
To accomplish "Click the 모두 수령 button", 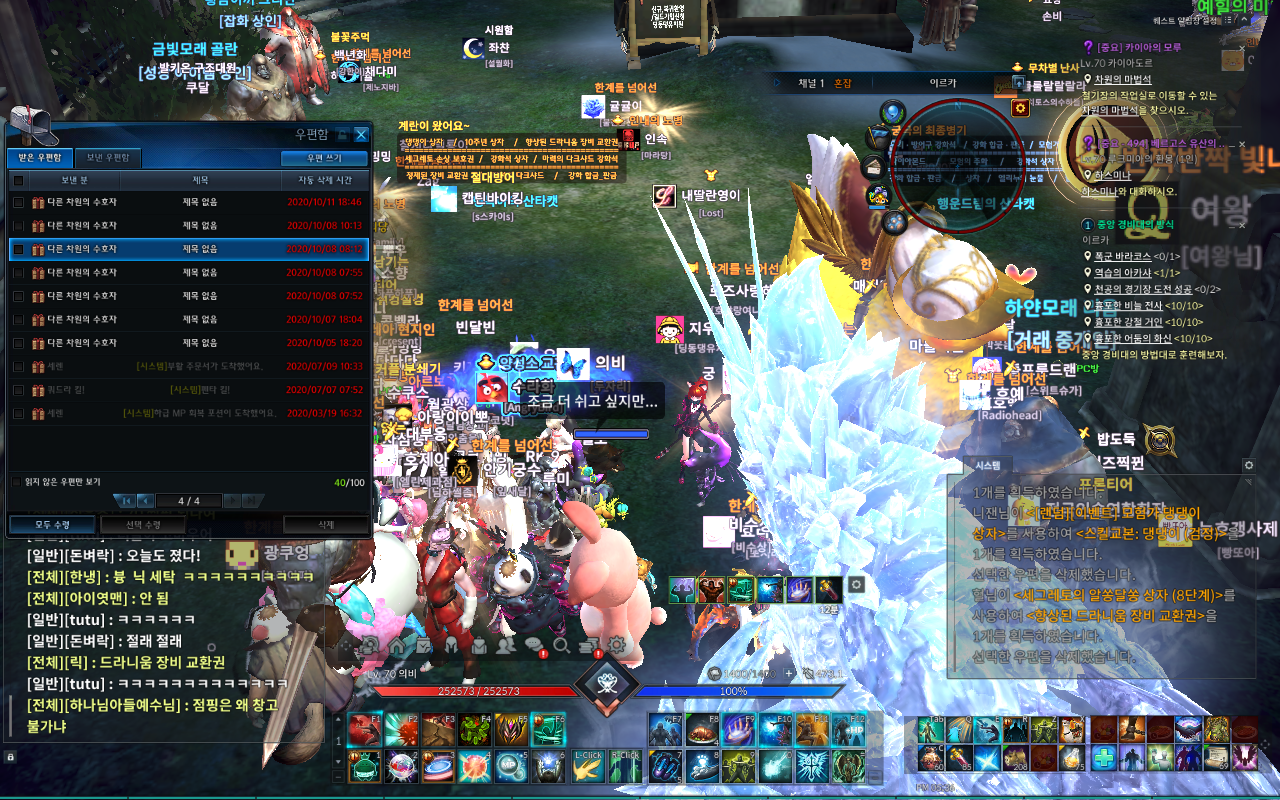I will 52,524.
